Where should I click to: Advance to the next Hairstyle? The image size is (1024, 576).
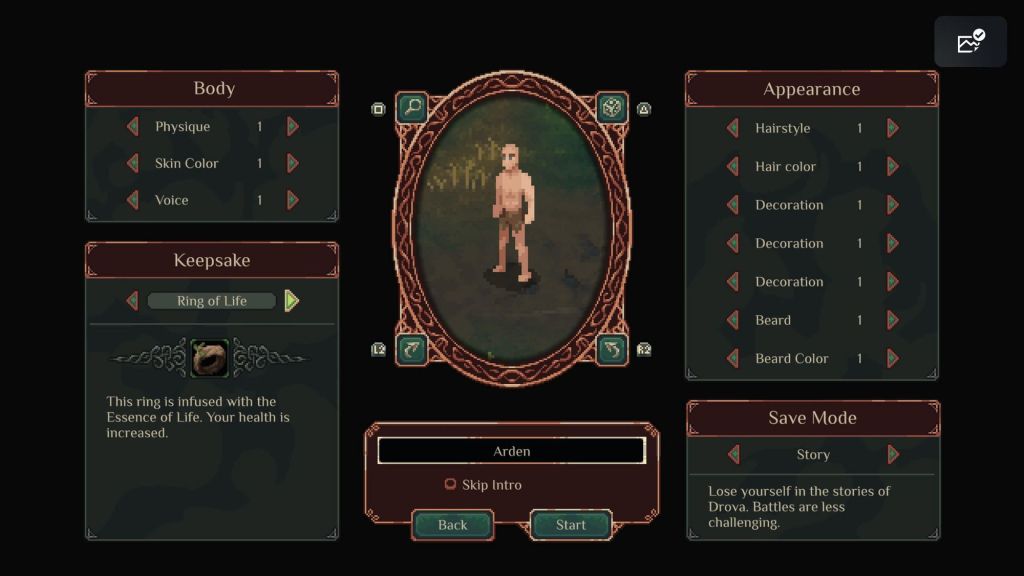[893, 128]
